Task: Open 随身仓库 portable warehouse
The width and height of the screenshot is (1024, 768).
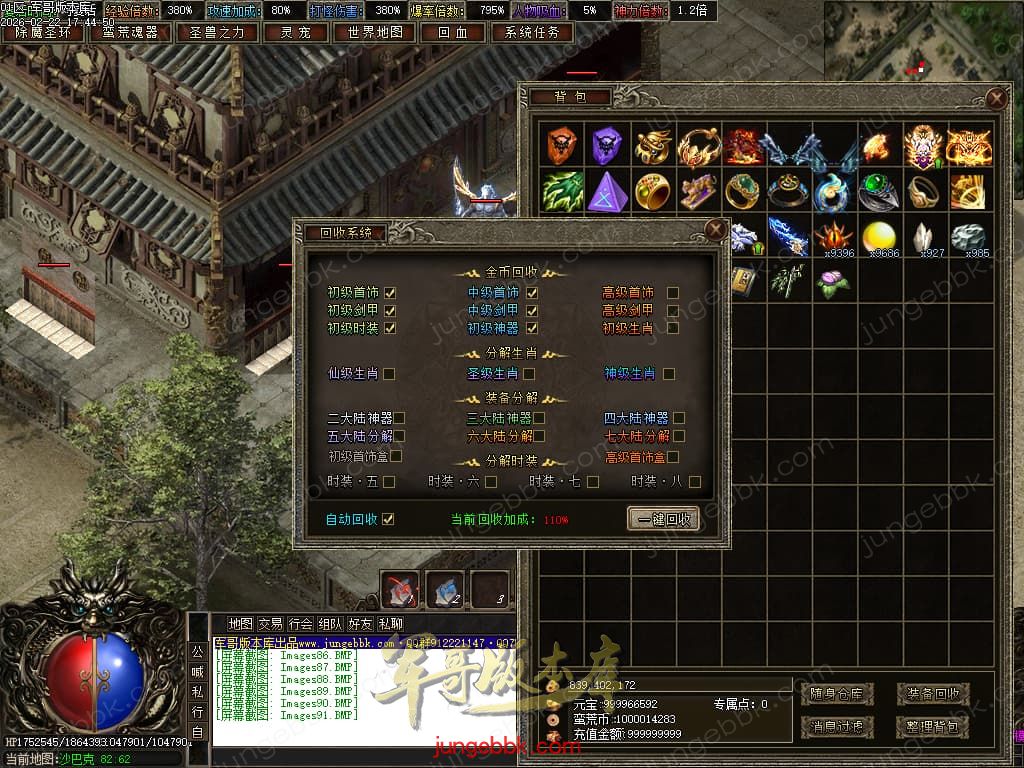Action: [x=837, y=693]
